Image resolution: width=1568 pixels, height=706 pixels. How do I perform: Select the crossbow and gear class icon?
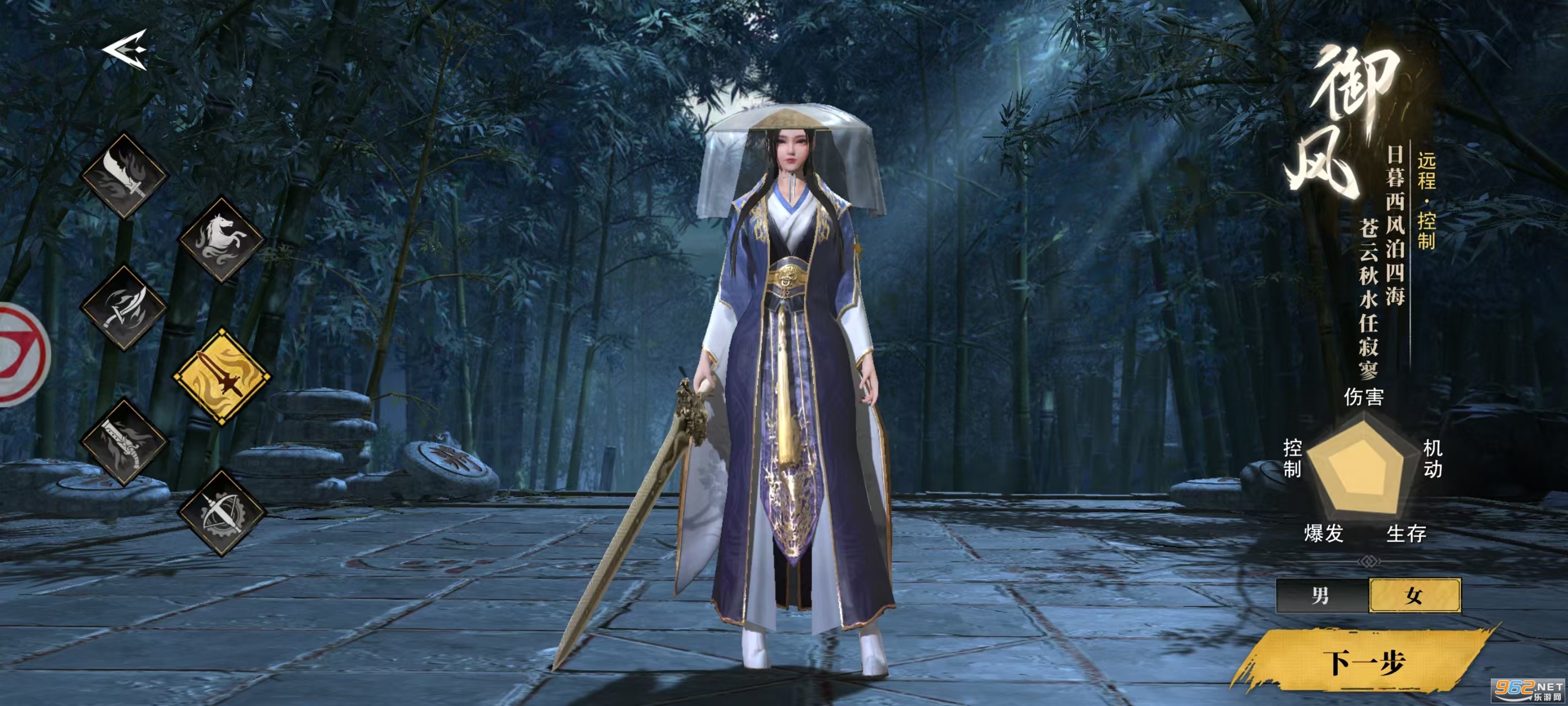[222, 513]
